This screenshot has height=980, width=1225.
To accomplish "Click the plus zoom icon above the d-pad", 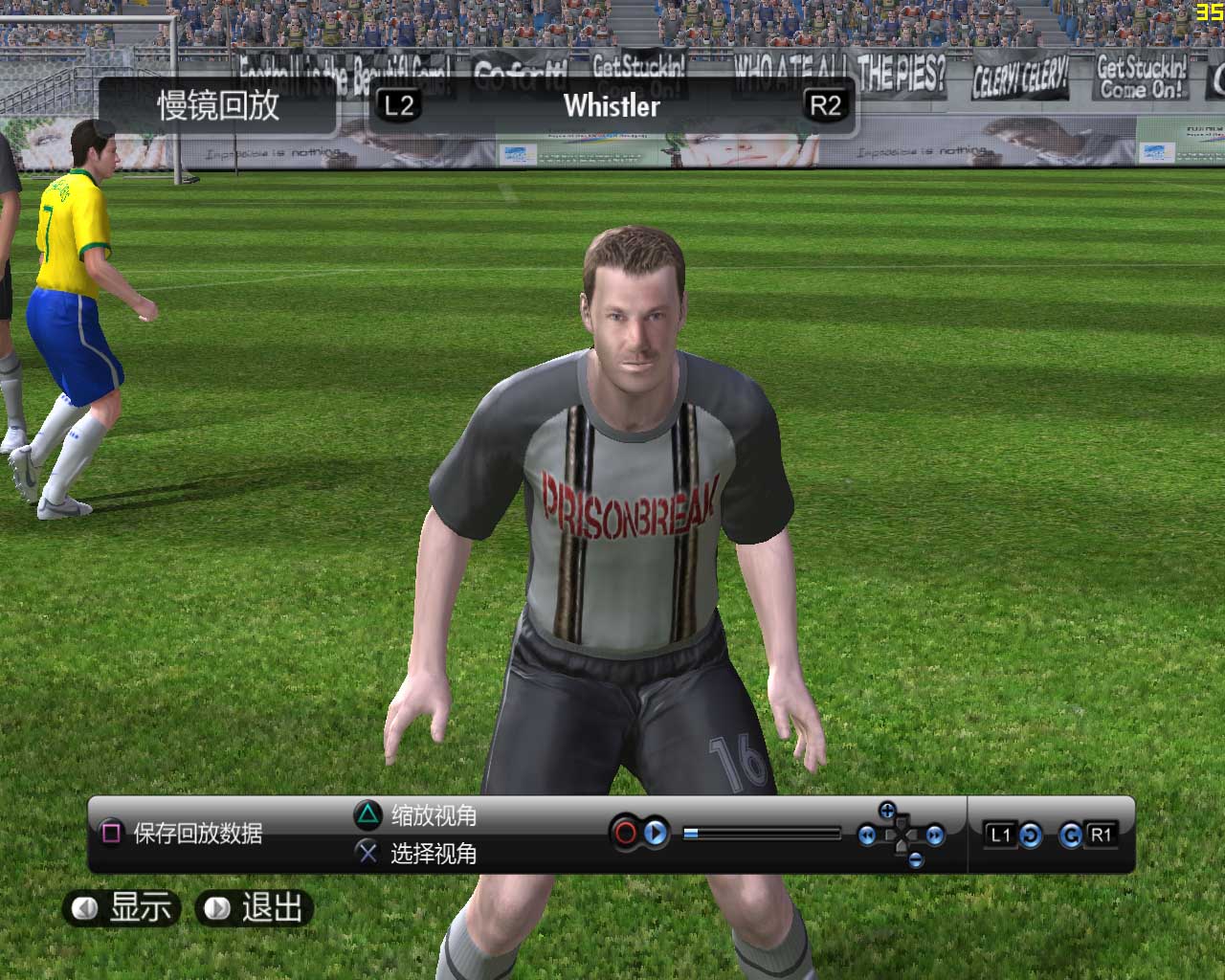I will (x=887, y=812).
